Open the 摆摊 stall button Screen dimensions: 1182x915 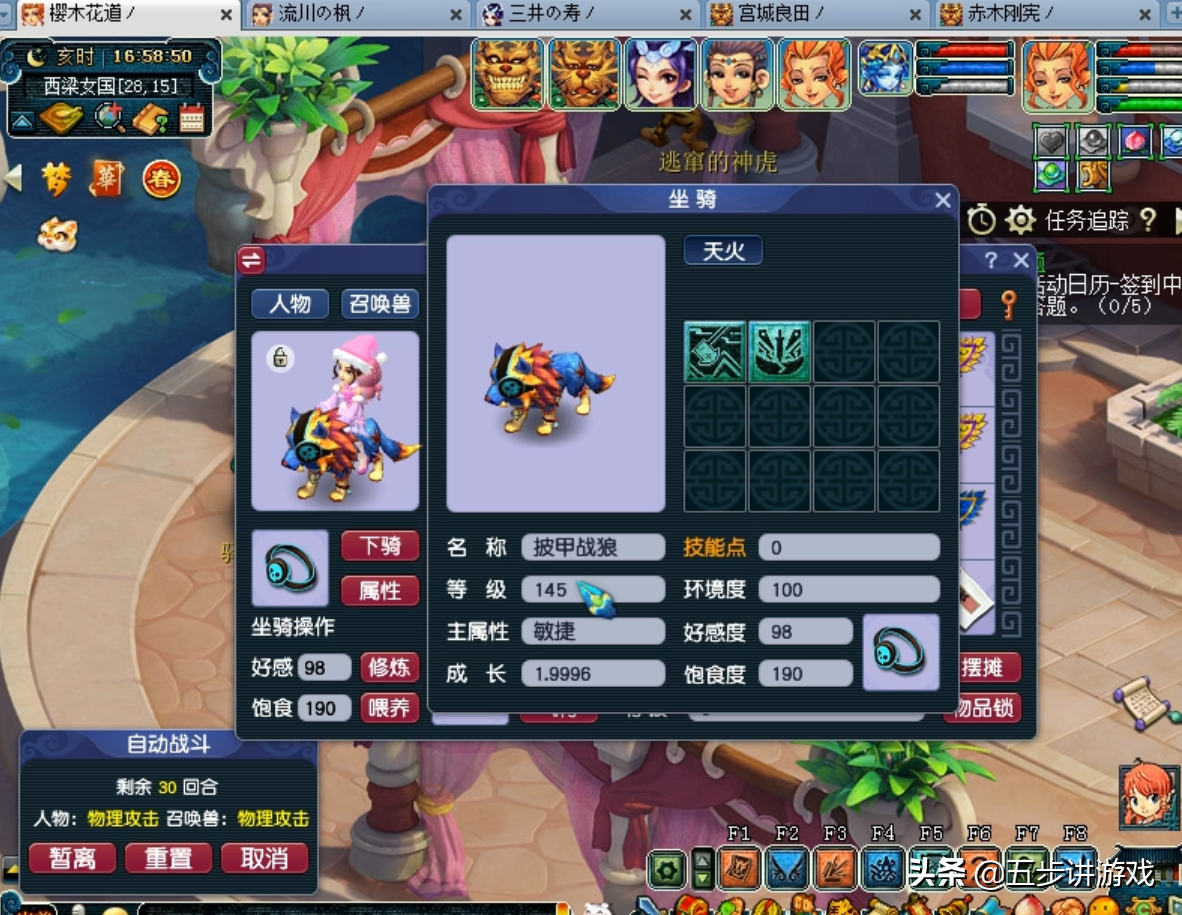pos(984,667)
